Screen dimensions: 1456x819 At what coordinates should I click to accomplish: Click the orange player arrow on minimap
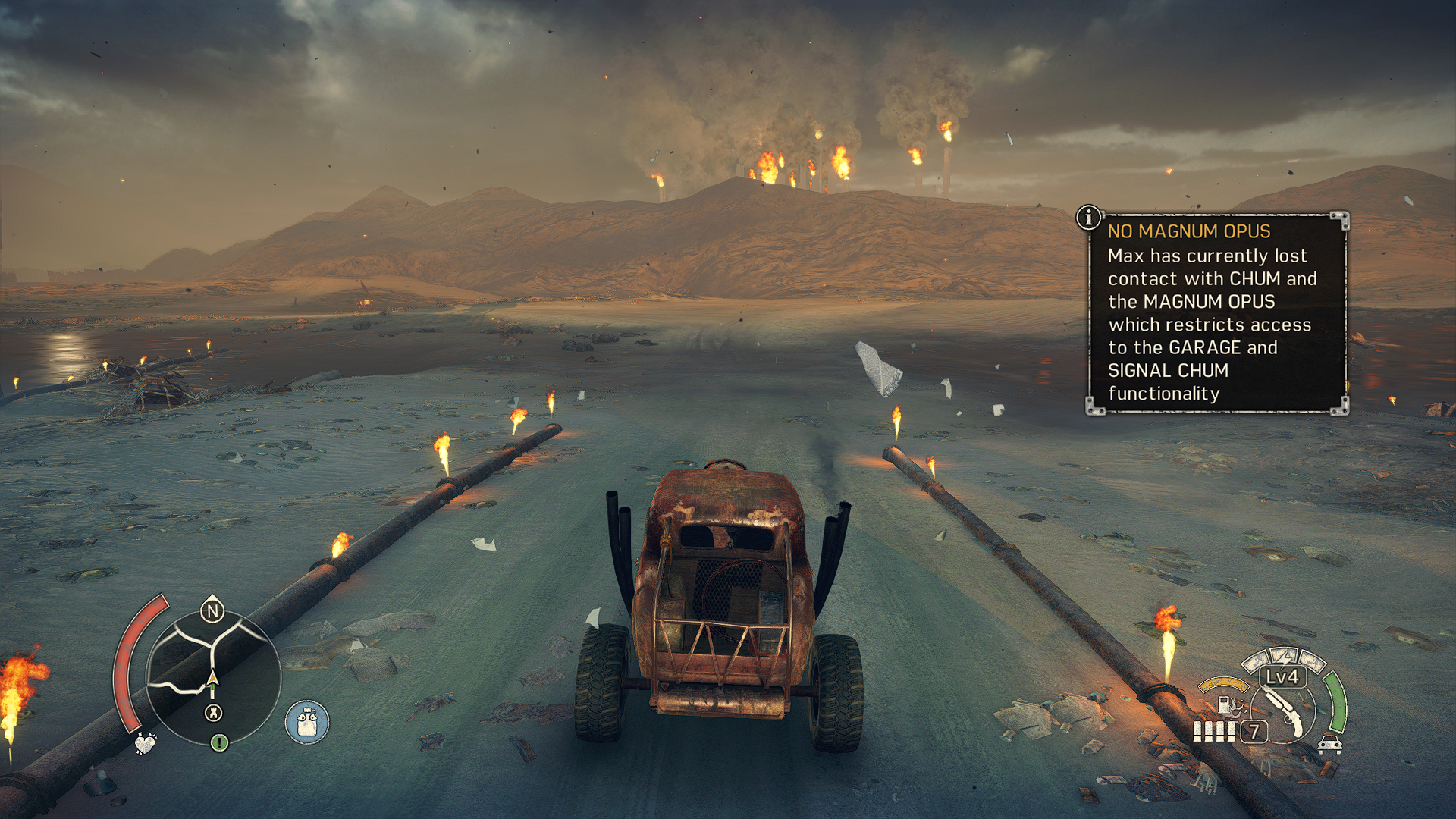(212, 677)
